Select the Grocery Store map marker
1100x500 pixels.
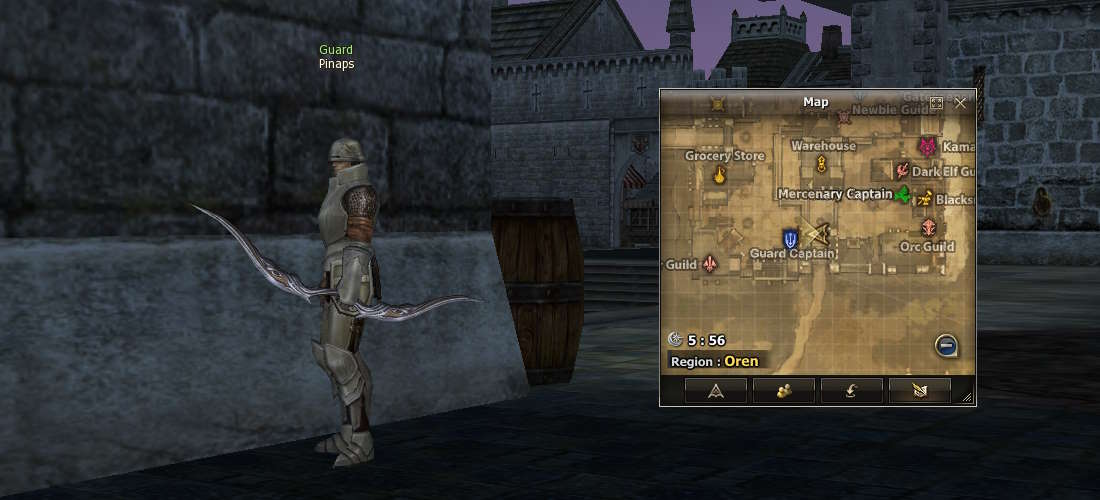[x=719, y=176]
